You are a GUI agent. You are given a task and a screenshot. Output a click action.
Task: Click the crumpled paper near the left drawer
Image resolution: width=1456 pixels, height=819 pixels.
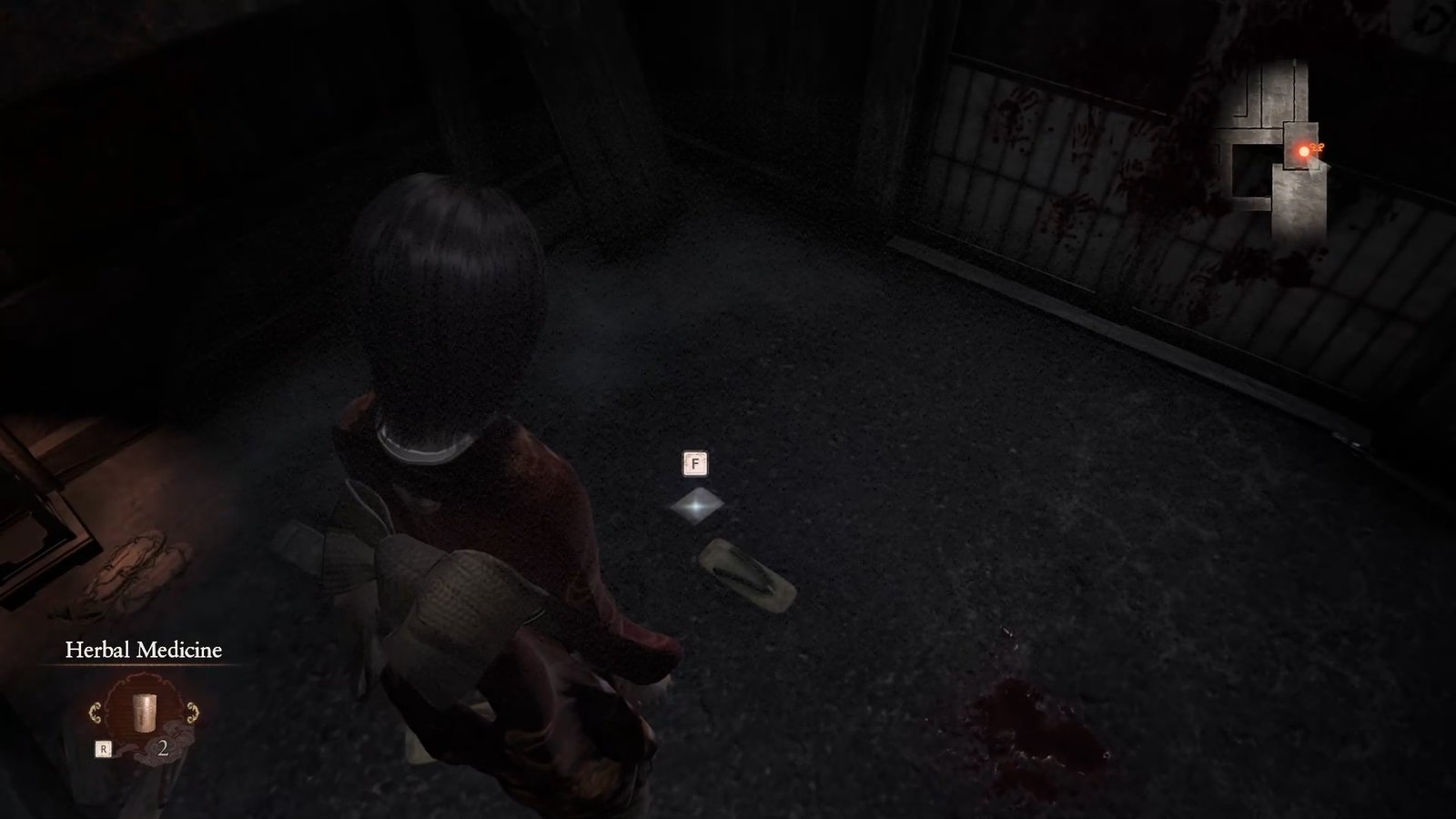[135, 564]
